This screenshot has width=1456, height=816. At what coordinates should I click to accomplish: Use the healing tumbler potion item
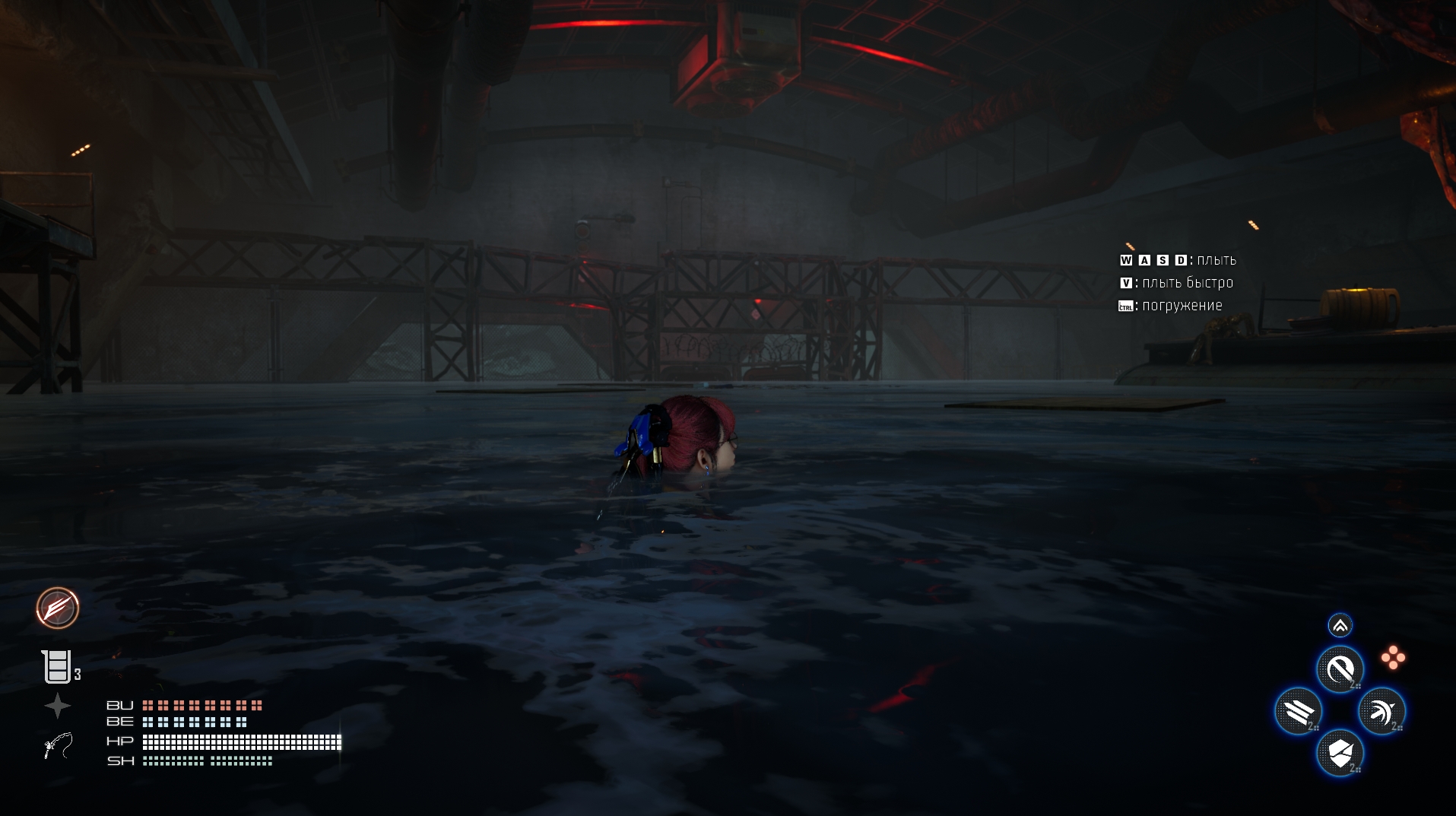click(56, 667)
